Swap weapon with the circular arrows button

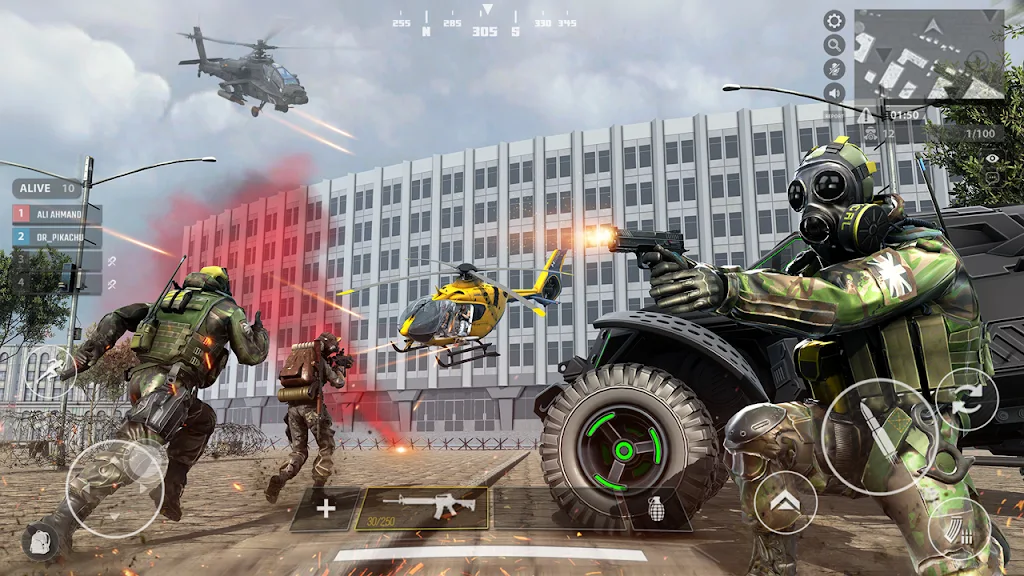tap(967, 400)
